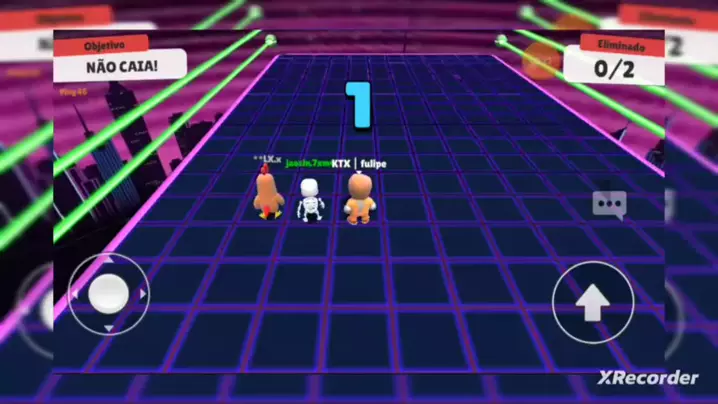Tap the jump arrow button
Screen dimensions: 718x404
(x=593, y=302)
